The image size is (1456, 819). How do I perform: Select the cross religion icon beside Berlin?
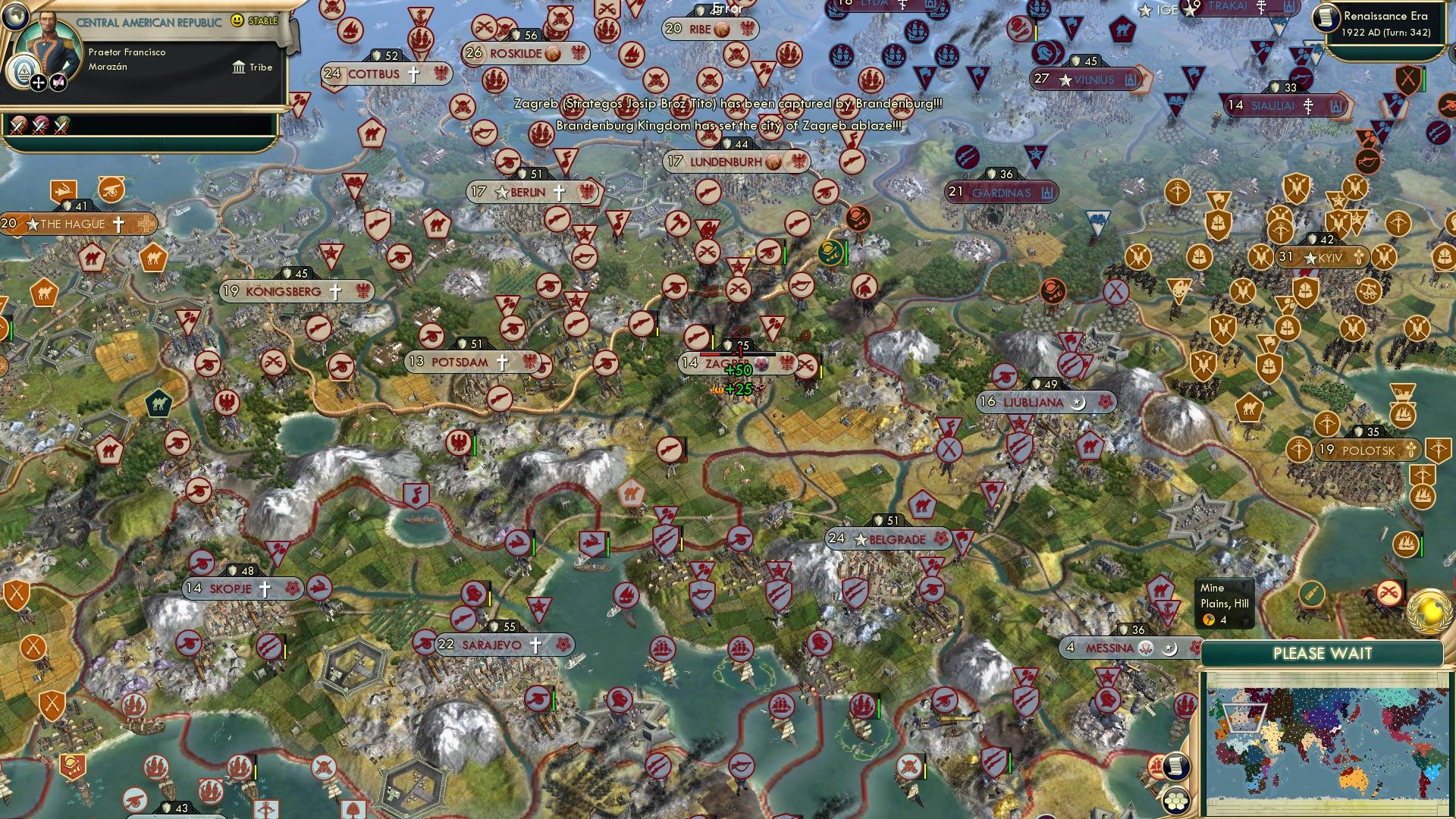point(559,193)
